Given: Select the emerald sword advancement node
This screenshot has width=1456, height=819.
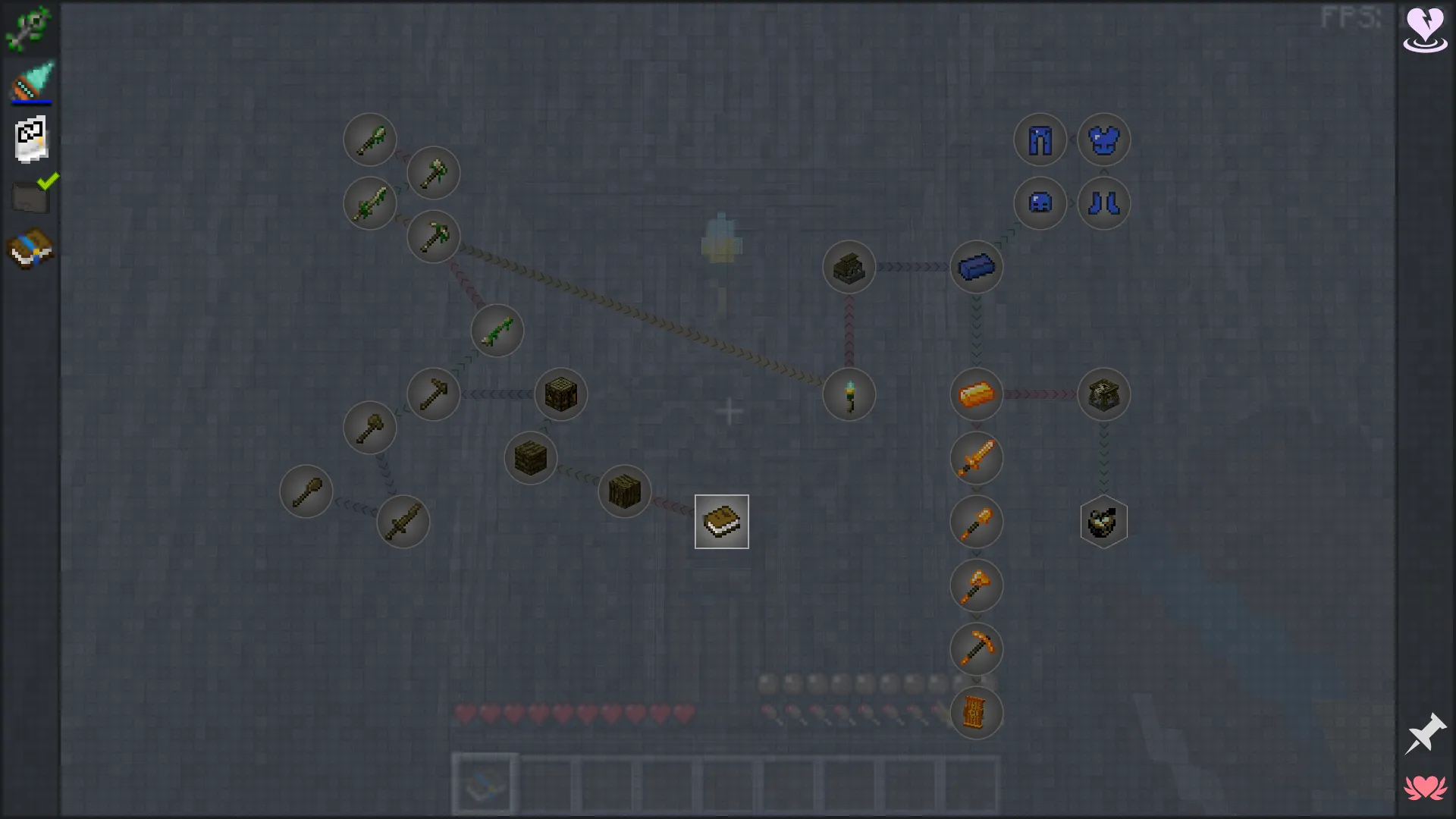Looking at the screenshot, I should [x=370, y=202].
